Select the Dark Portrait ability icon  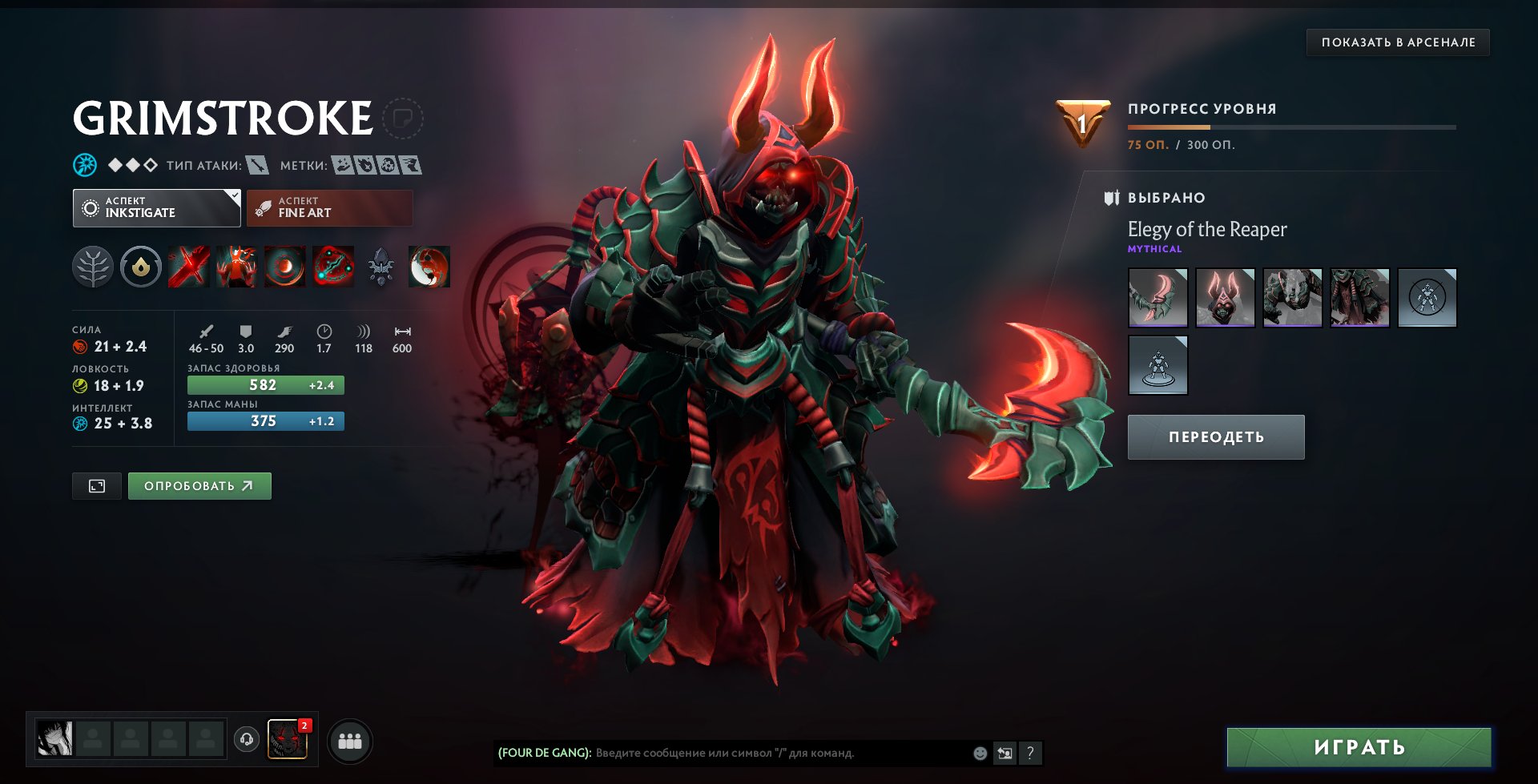click(x=429, y=267)
